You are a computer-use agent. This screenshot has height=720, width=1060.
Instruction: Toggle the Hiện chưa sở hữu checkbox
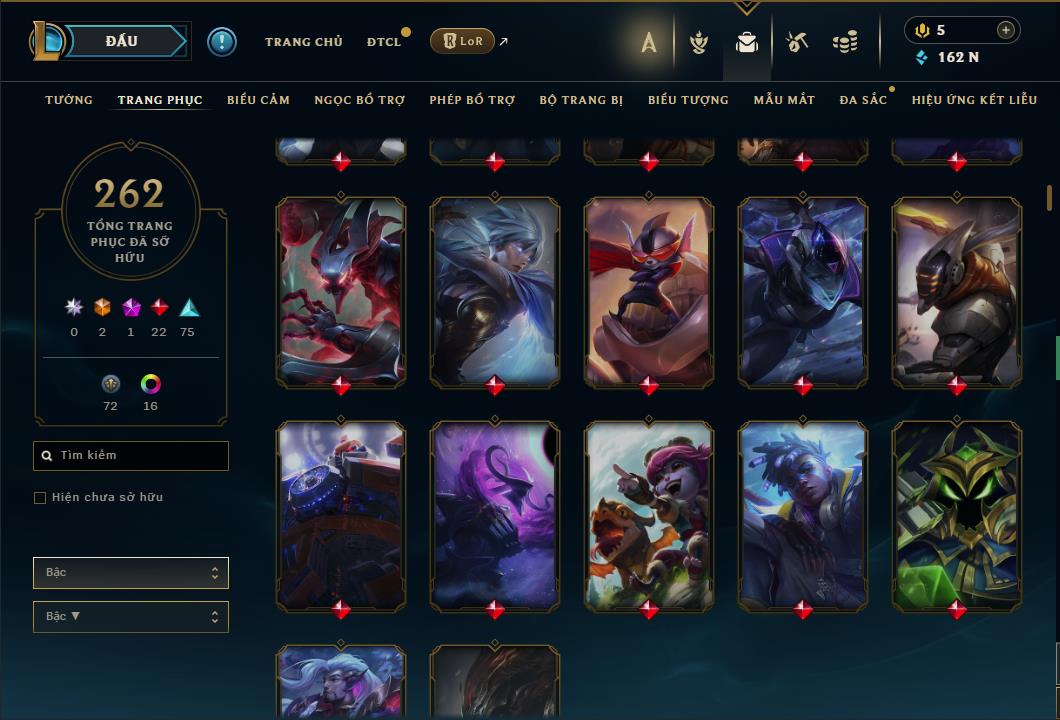[x=40, y=498]
